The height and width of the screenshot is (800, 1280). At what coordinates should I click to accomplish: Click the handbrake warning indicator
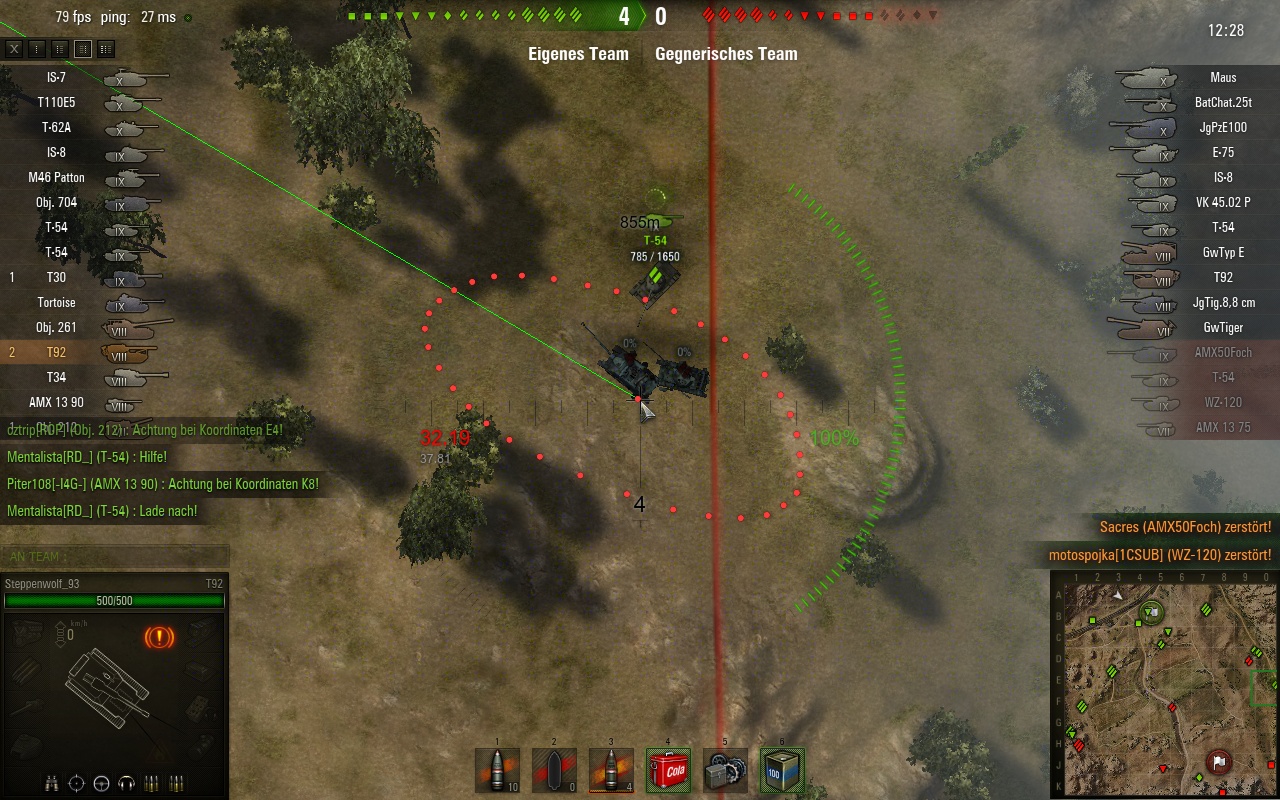coord(160,636)
